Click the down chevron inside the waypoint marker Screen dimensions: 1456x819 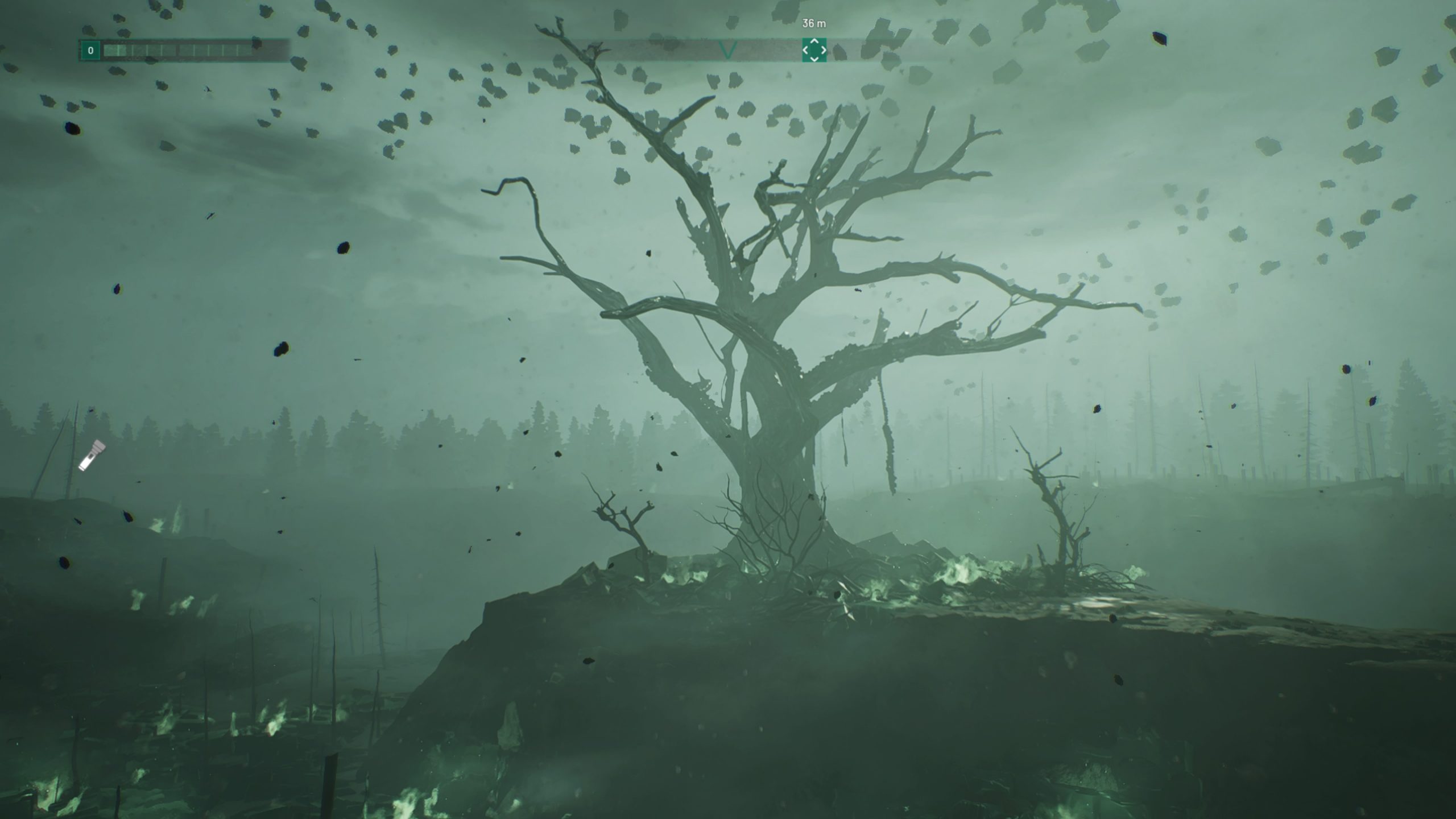point(815,59)
